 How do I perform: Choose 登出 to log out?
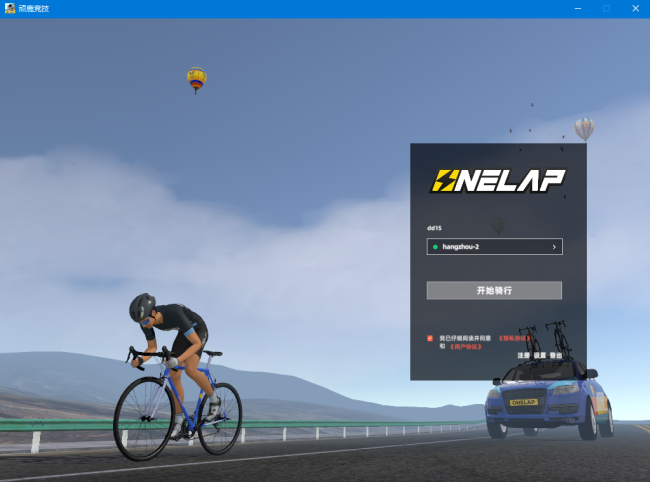(556, 356)
